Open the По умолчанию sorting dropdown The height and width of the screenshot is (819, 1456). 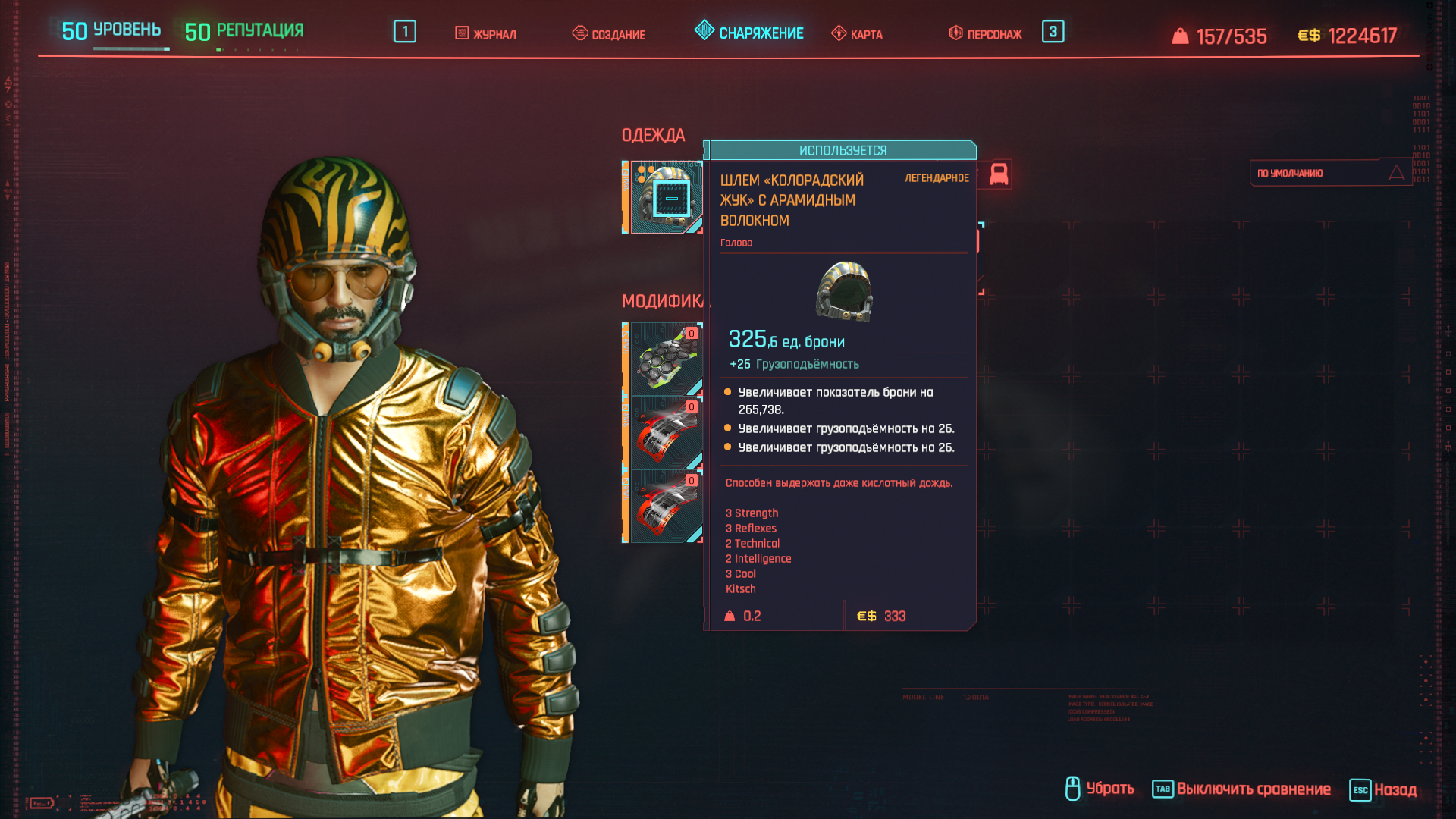(x=1330, y=174)
